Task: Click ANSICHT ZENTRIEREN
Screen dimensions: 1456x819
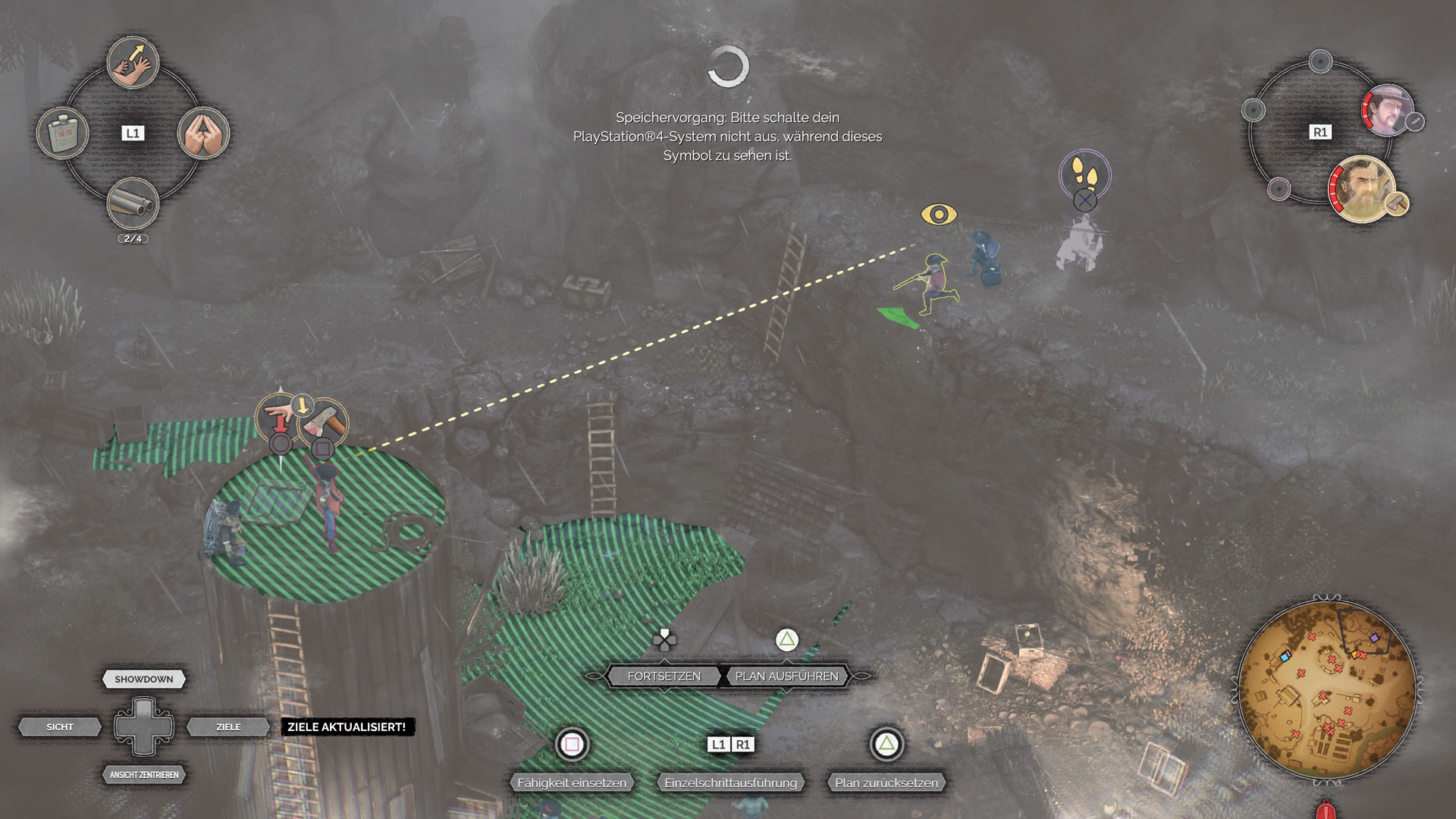Action: 144,774
